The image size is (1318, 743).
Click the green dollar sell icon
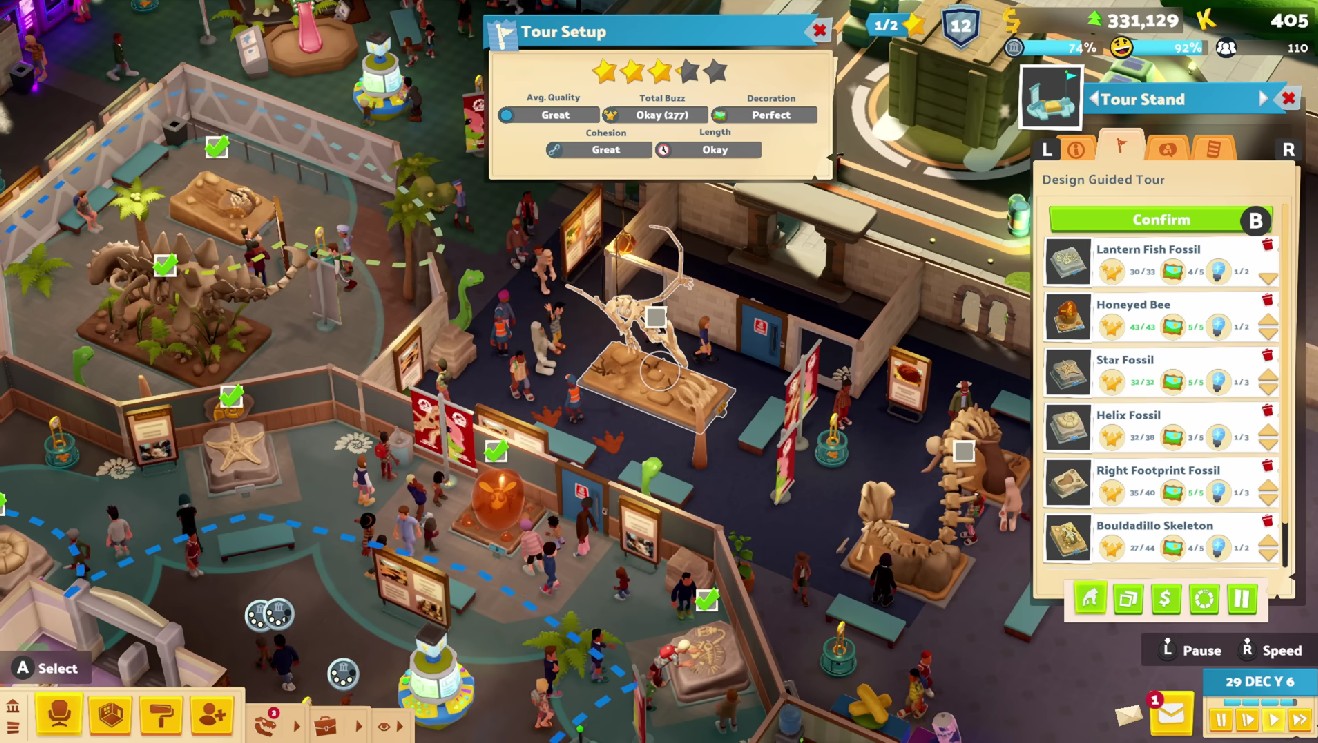(1164, 598)
